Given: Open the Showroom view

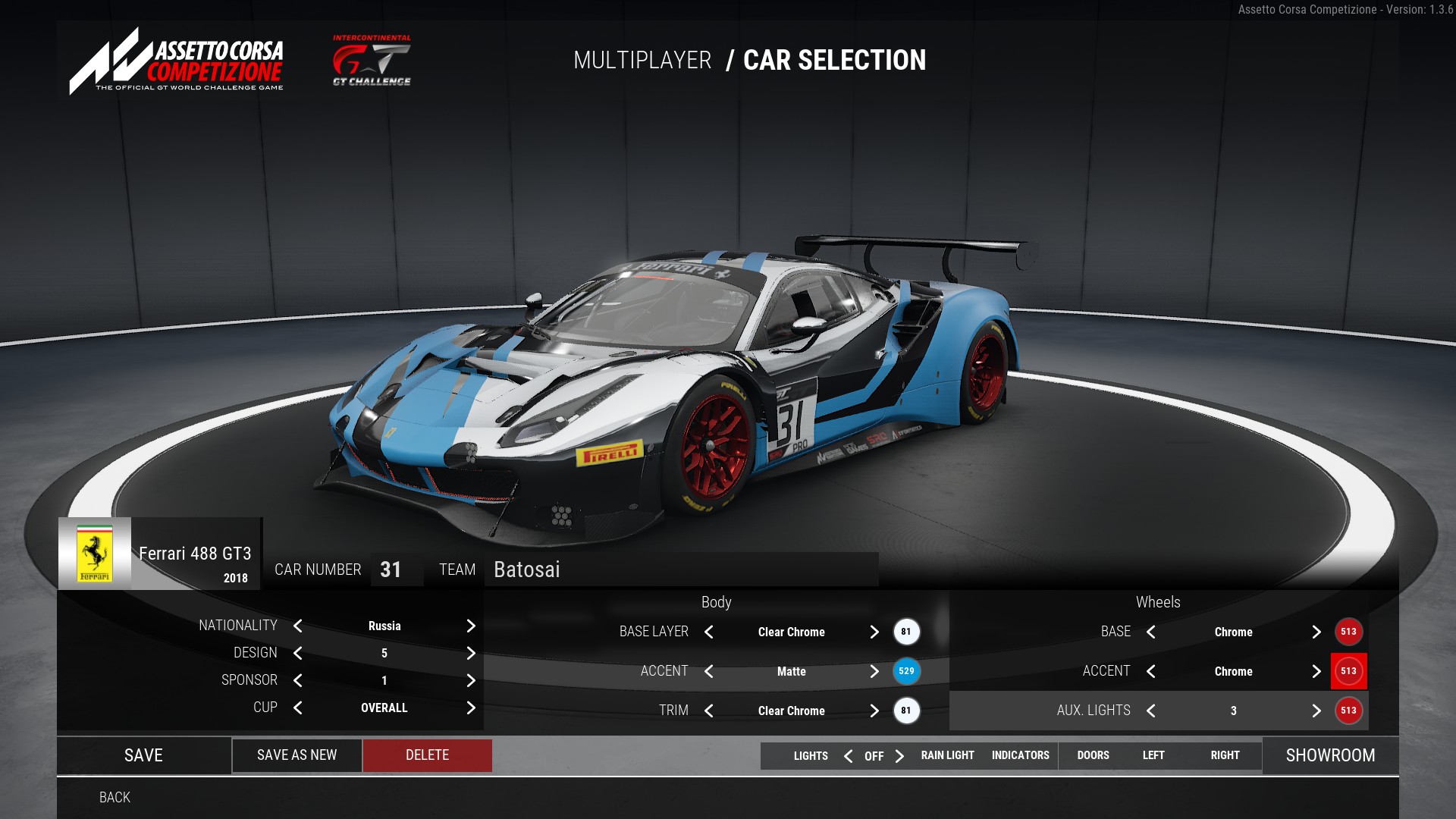Looking at the screenshot, I should coord(1330,755).
